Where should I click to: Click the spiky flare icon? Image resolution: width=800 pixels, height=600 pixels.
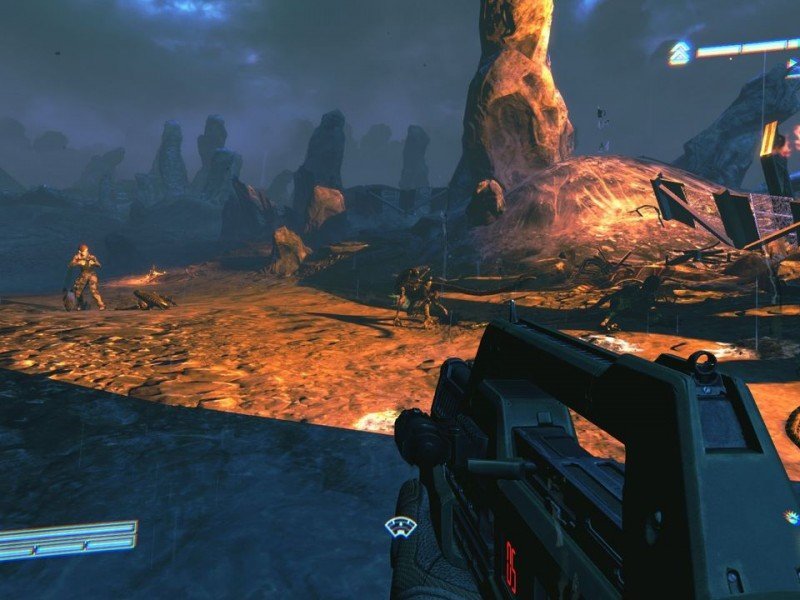tap(791, 517)
